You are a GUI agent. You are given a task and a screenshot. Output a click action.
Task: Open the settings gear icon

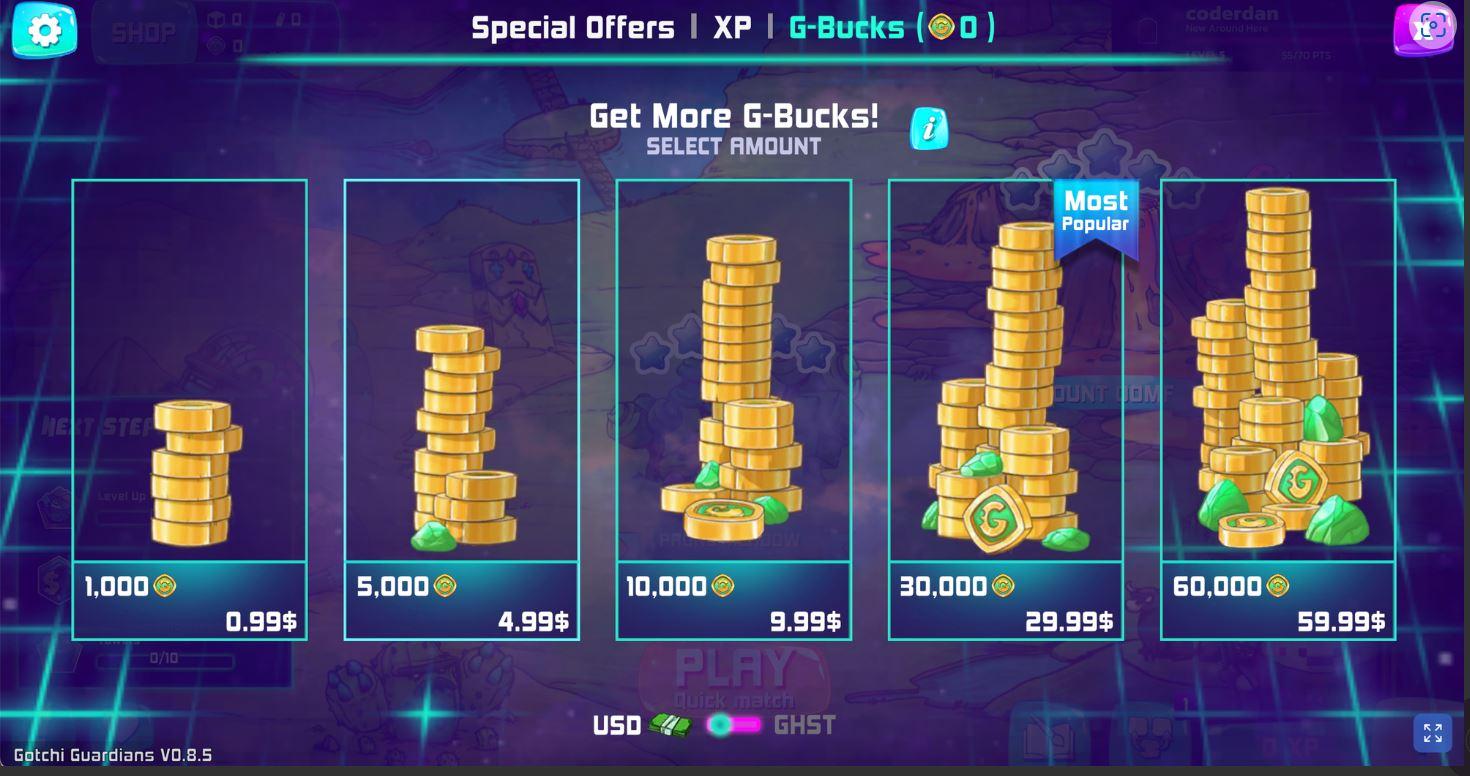42,31
